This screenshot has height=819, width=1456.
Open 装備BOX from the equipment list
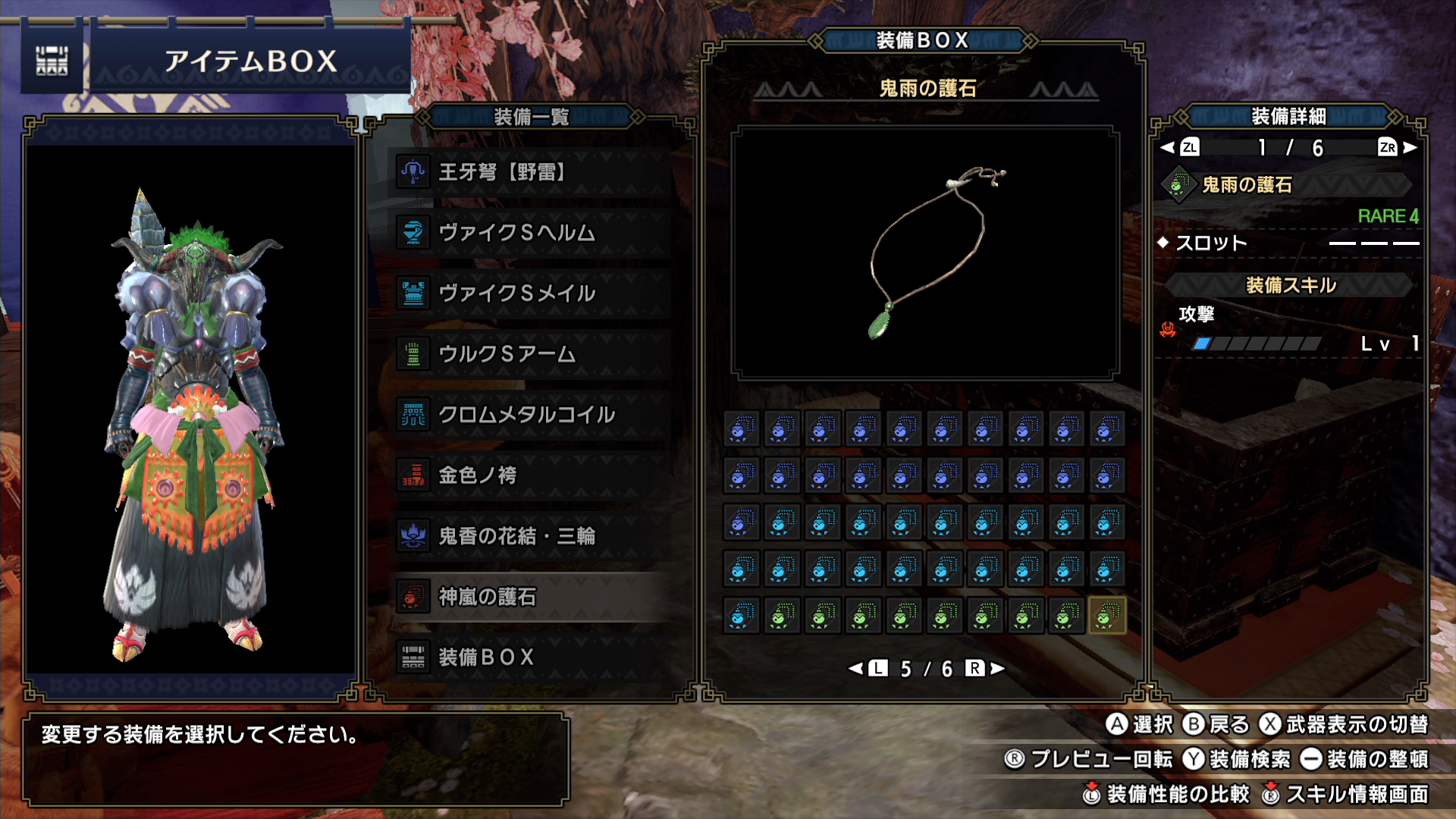(x=531, y=657)
